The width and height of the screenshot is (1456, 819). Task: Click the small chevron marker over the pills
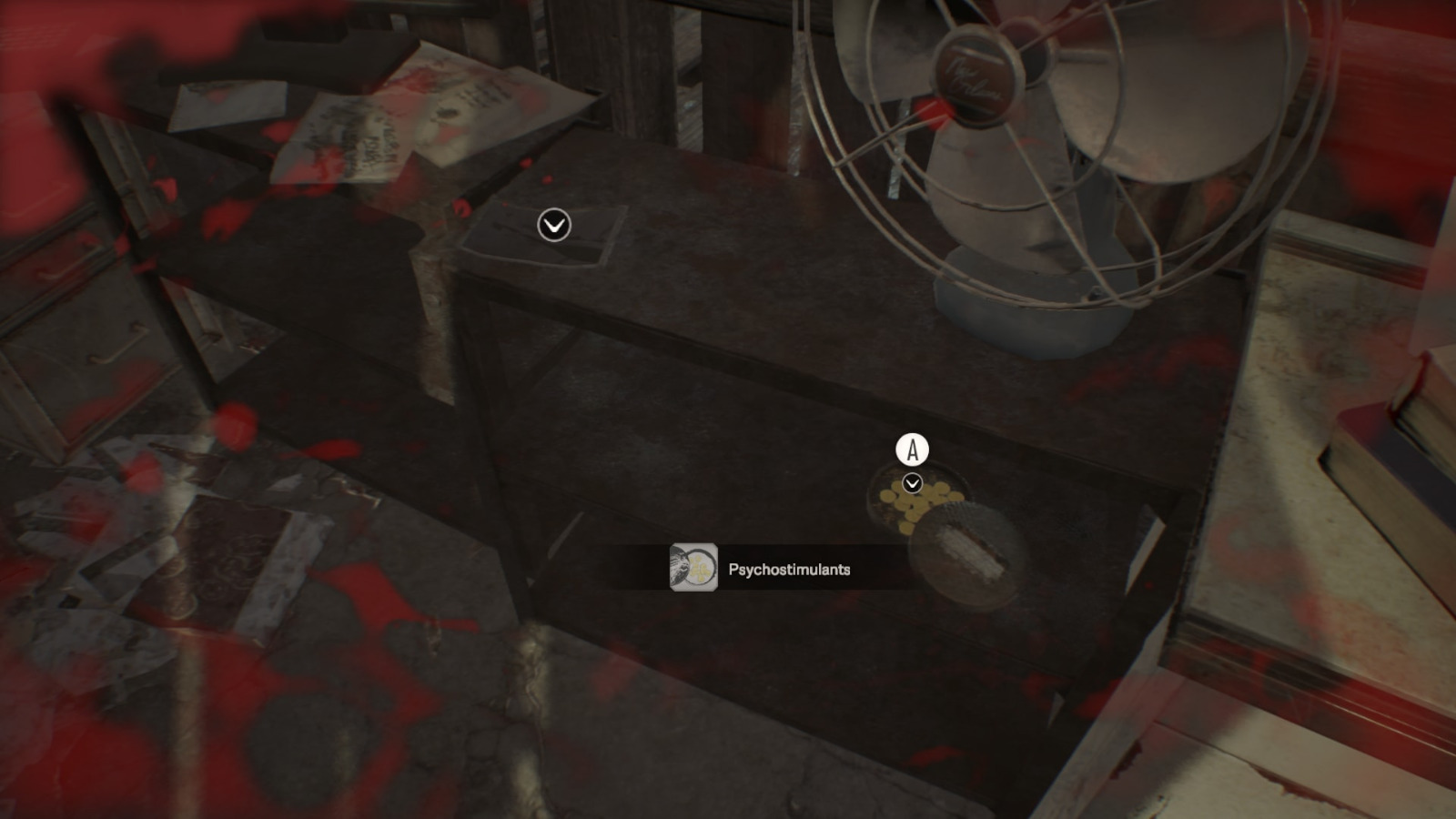pos(912,483)
